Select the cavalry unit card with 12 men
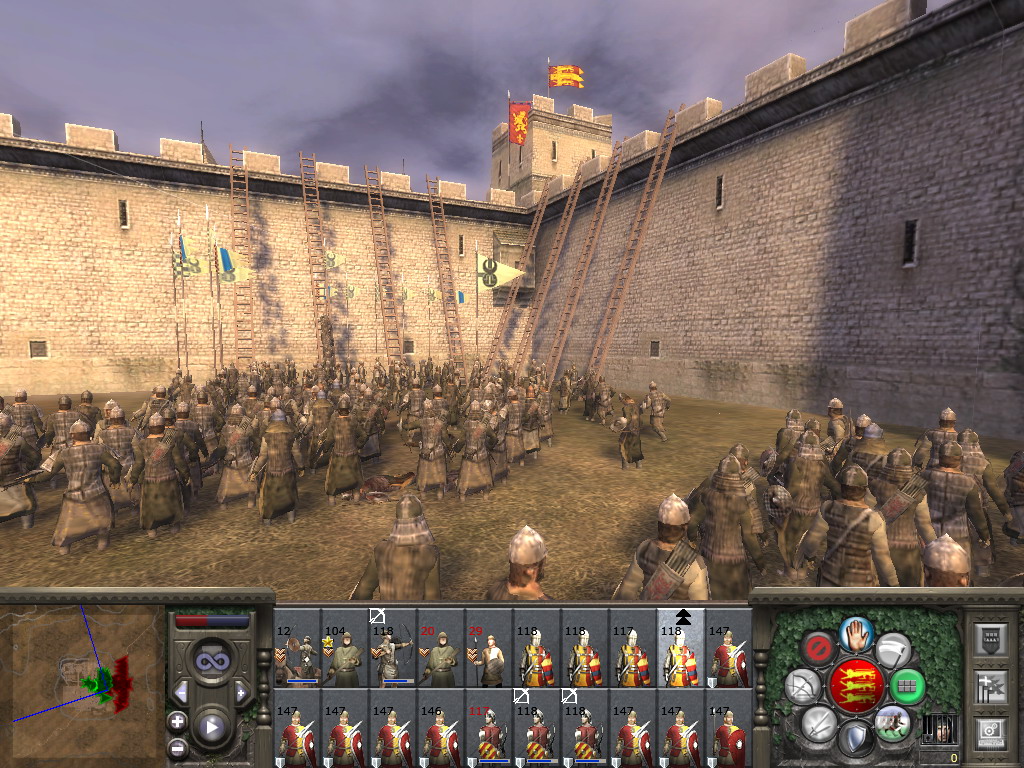Image resolution: width=1024 pixels, height=768 pixels. click(297, 648)
